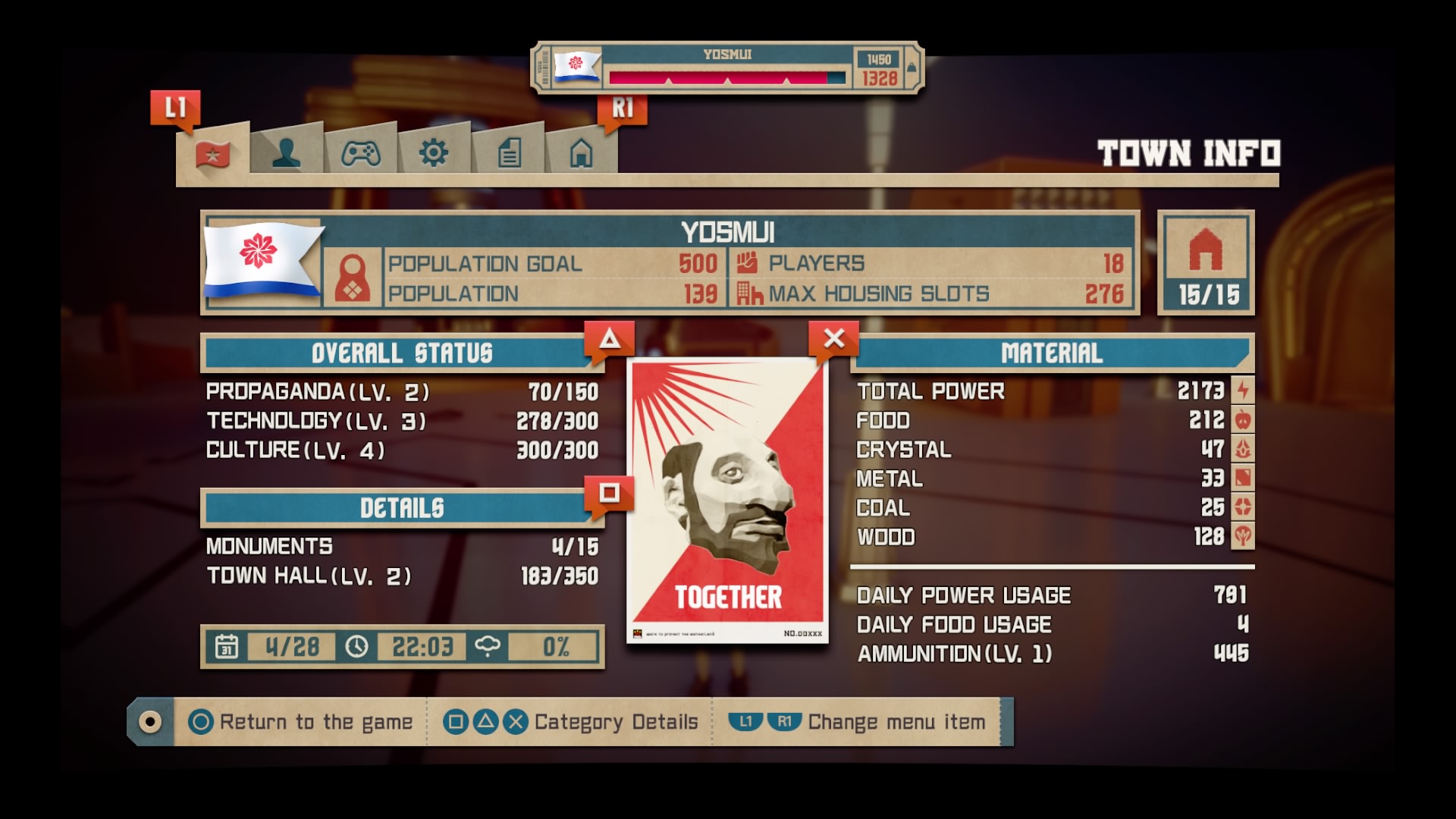Select the document log icon tab
This screenshot has height=819, width=1456.
click(507, 152)
